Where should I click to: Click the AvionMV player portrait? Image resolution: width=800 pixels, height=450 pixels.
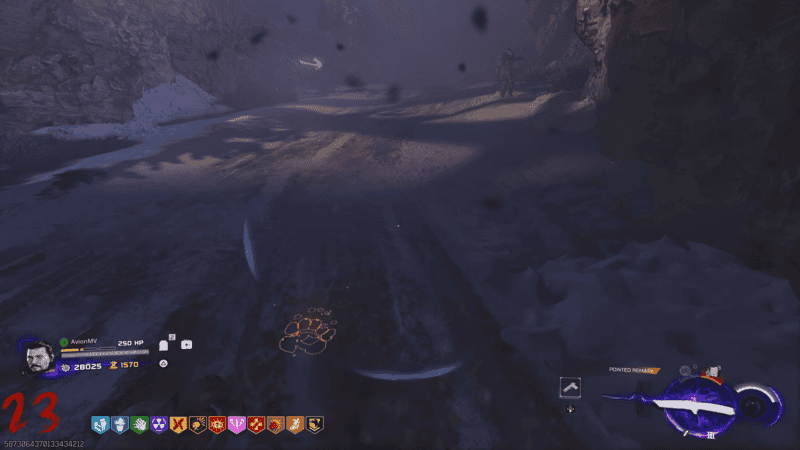click(x=38, y=356)
